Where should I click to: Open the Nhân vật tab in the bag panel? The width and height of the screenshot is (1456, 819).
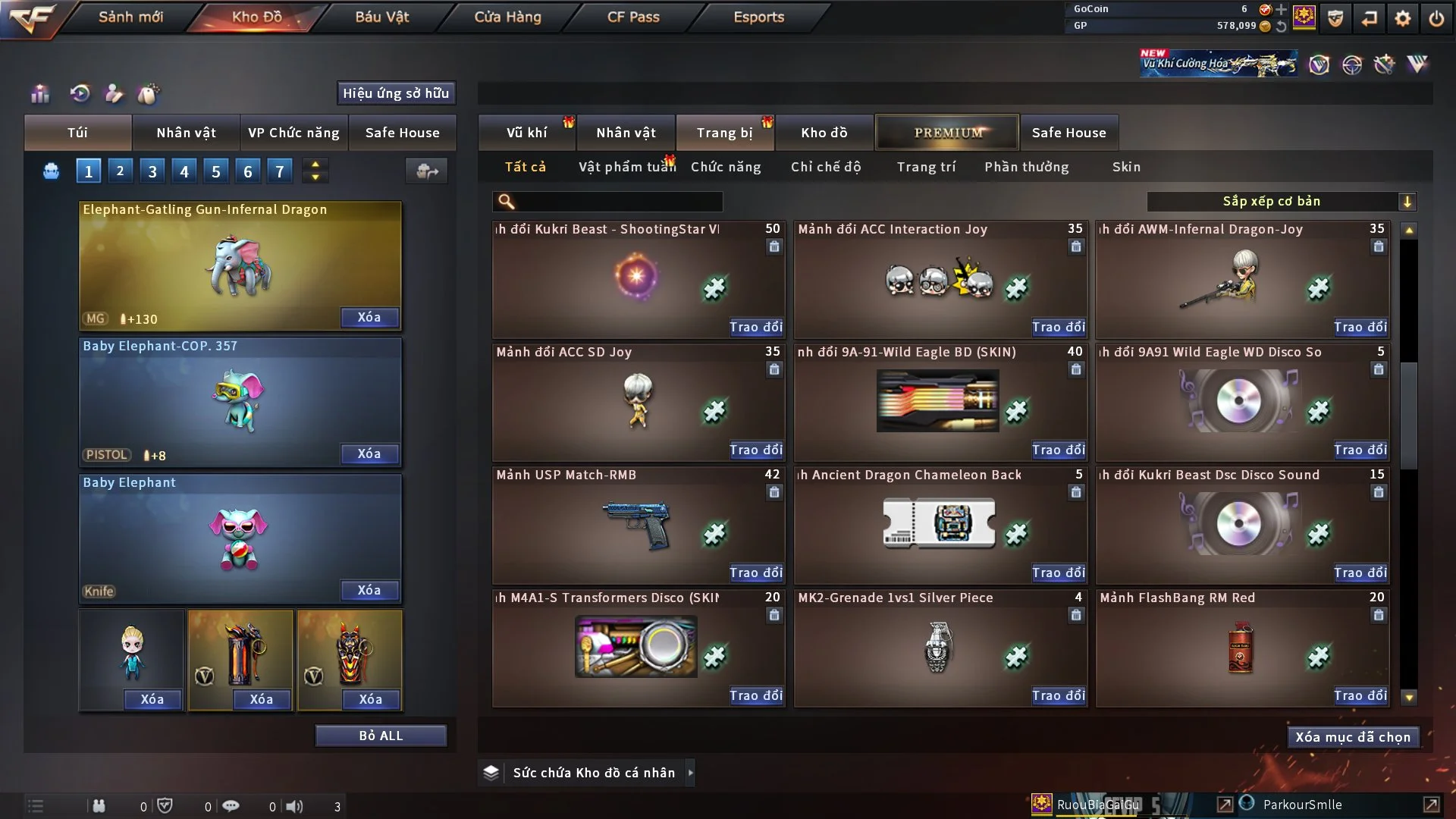186,133
